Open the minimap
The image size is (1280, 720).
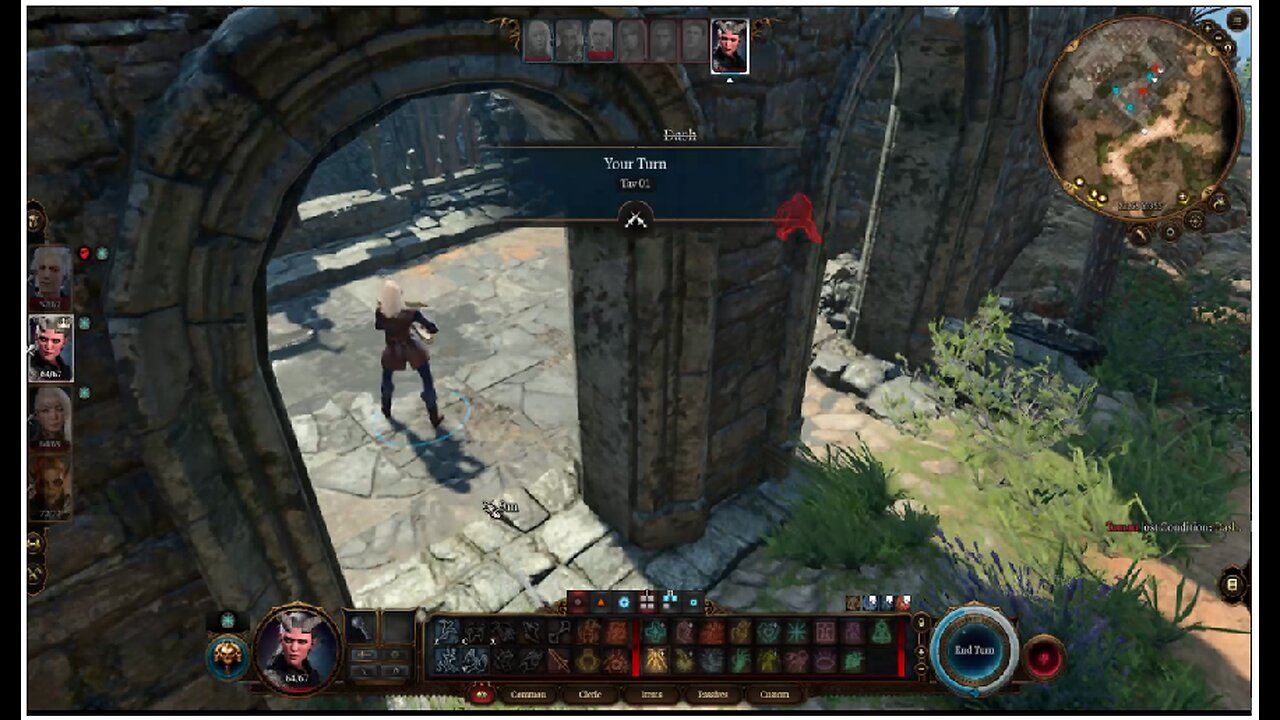pyautogui.click(x=1140, y=118)
